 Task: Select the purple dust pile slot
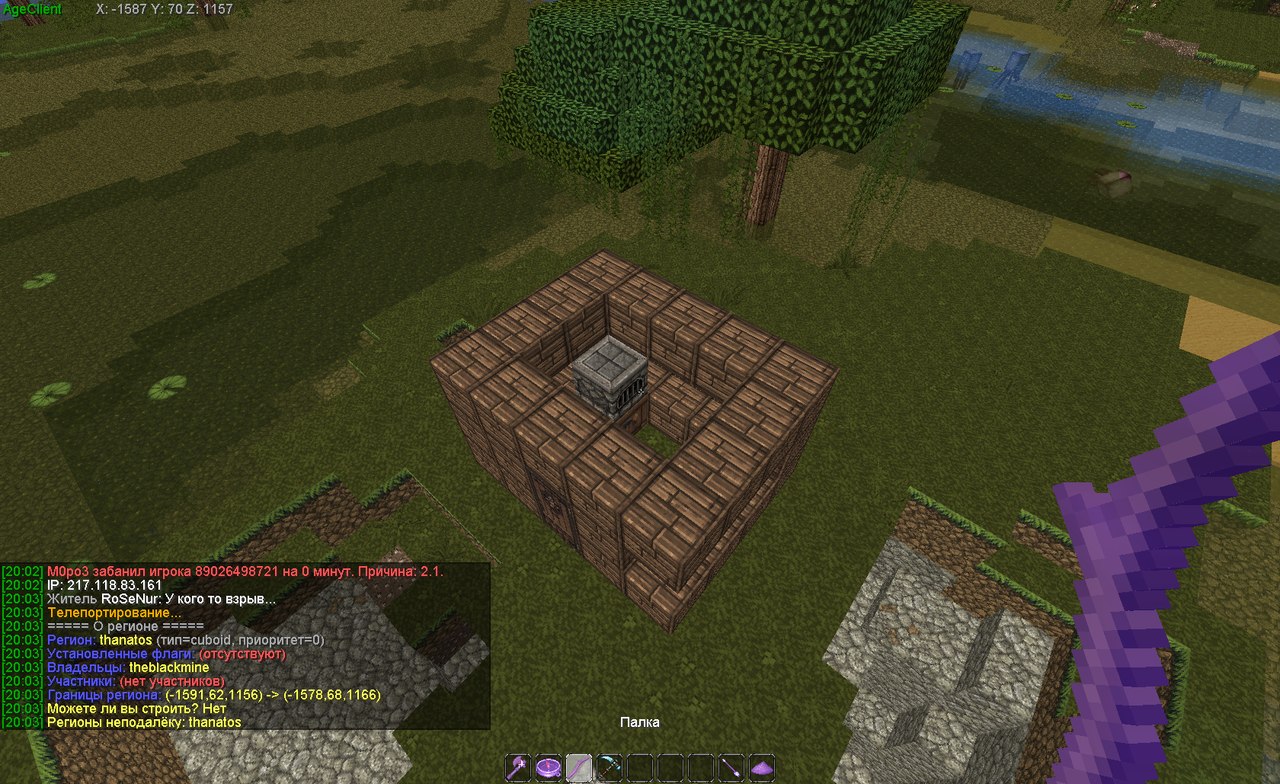pyautogui.click(x=763, y=768)
